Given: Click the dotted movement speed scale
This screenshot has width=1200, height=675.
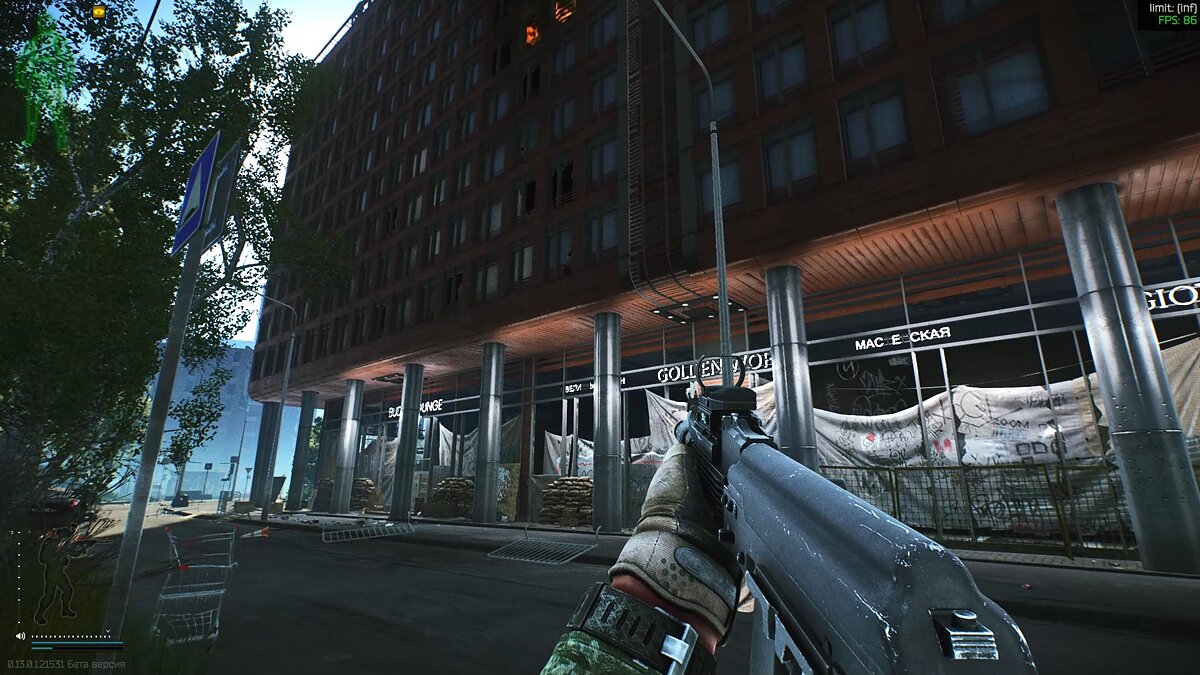Looking at the screenshot, I should coord(72,635).
